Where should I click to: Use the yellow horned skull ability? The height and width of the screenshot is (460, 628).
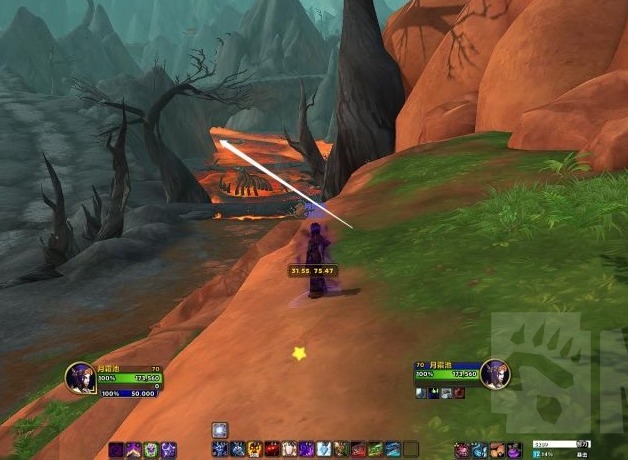tap(255, 449)
